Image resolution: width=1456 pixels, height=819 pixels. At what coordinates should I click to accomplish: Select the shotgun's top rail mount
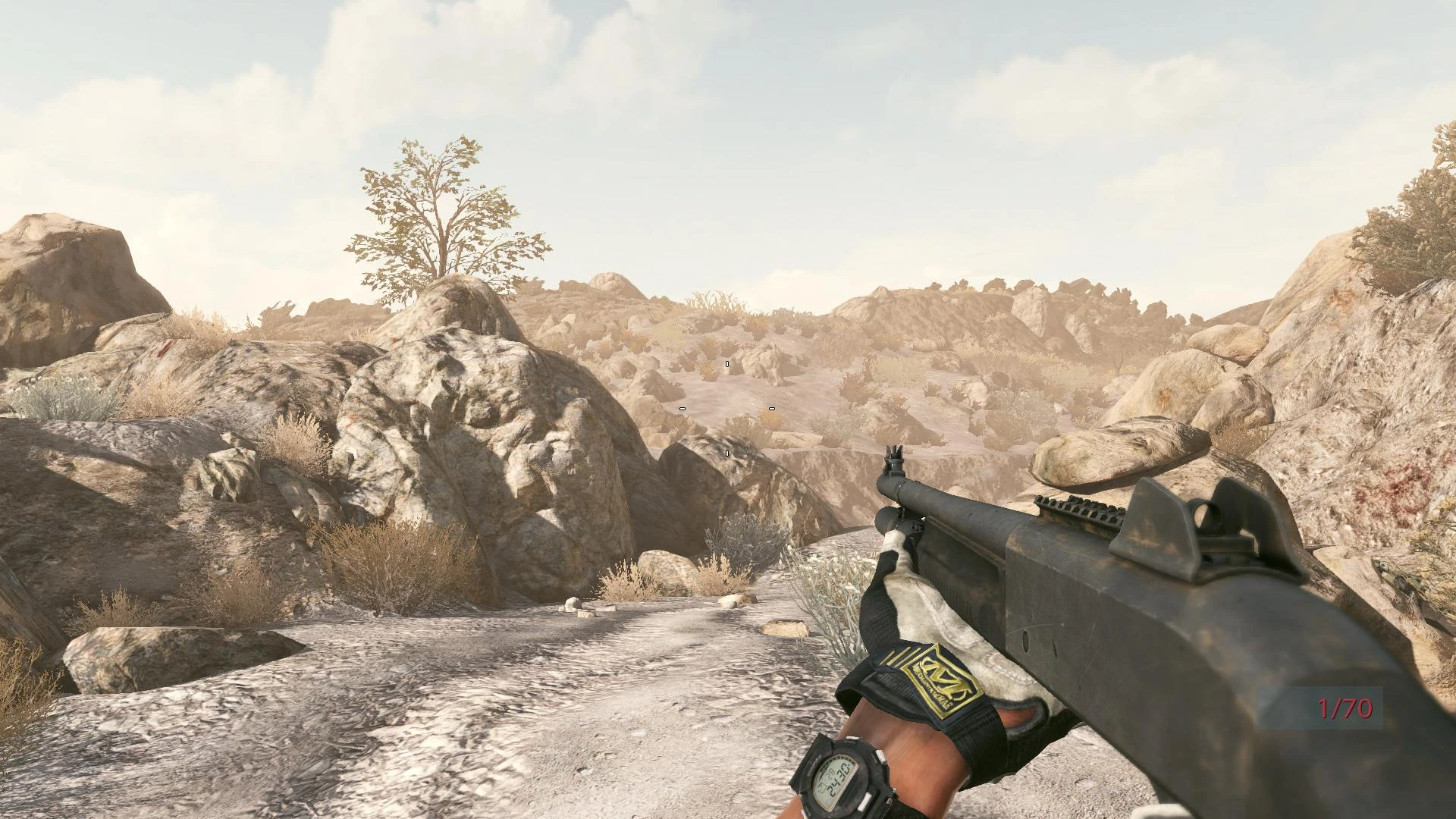pyautogui.click(x=1077, y=508)
